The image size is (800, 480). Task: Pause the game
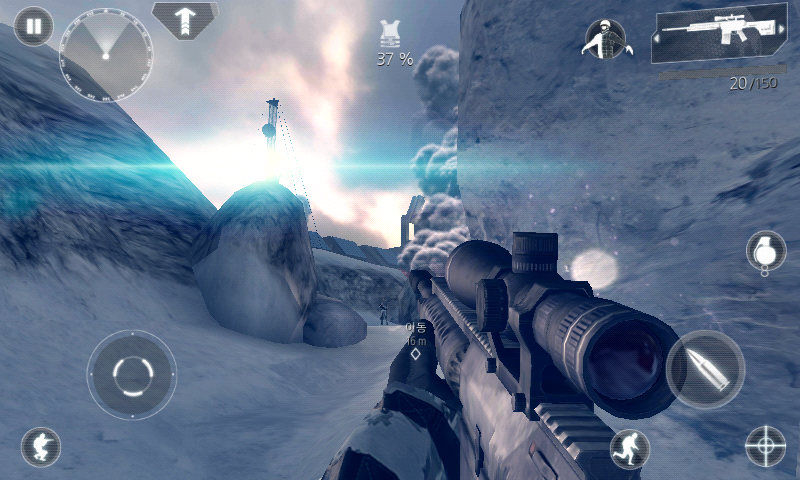[34, 26]
